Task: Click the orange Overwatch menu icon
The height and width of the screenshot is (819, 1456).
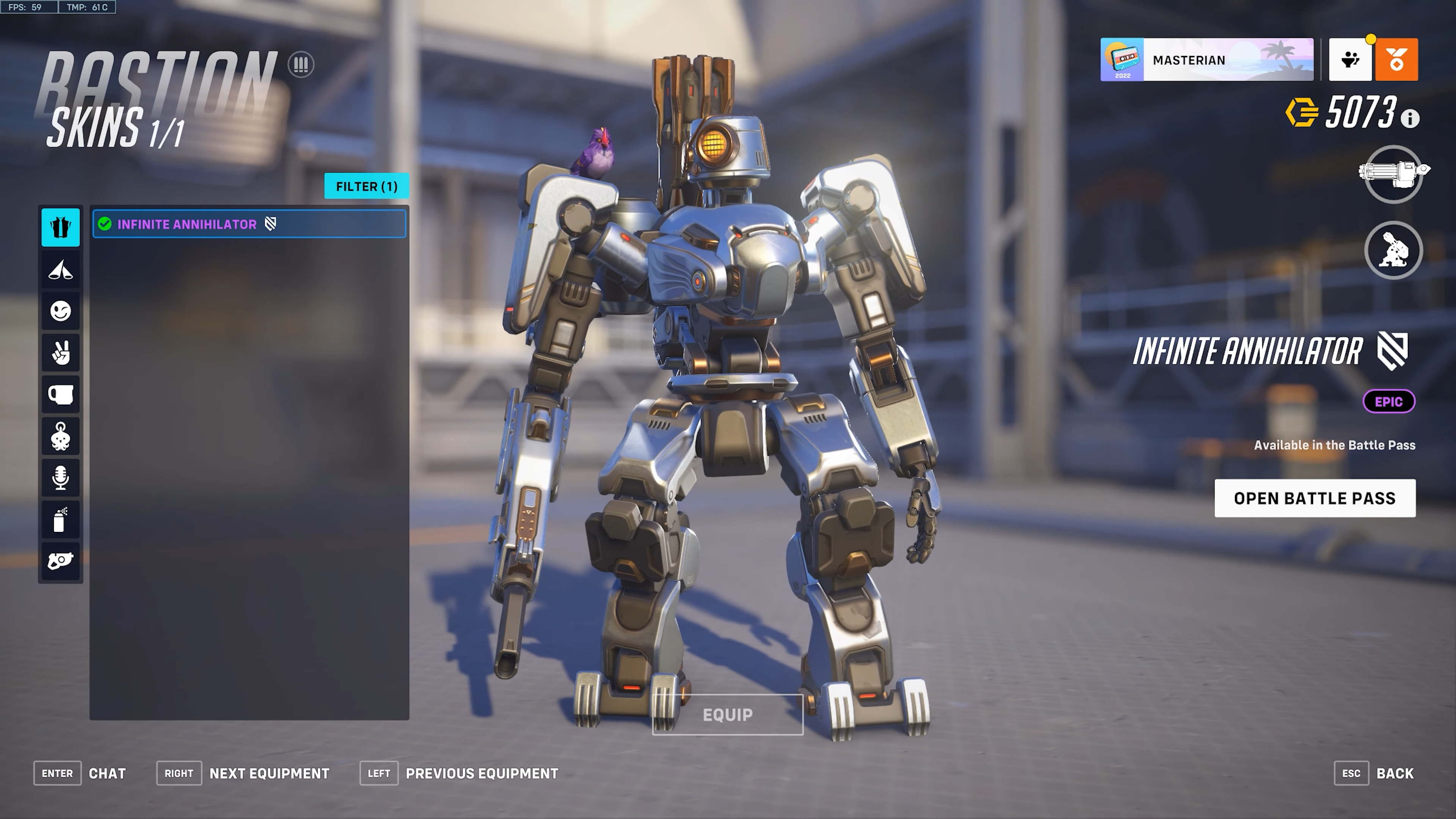Action: [x=1396, y=60]
